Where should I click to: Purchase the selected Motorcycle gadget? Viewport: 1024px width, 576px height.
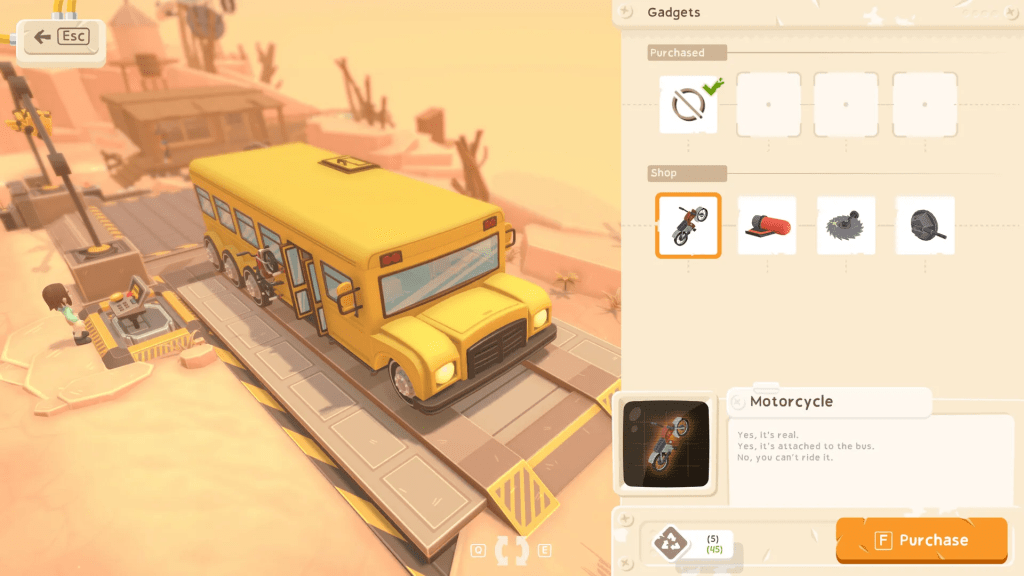coord(921,540)
